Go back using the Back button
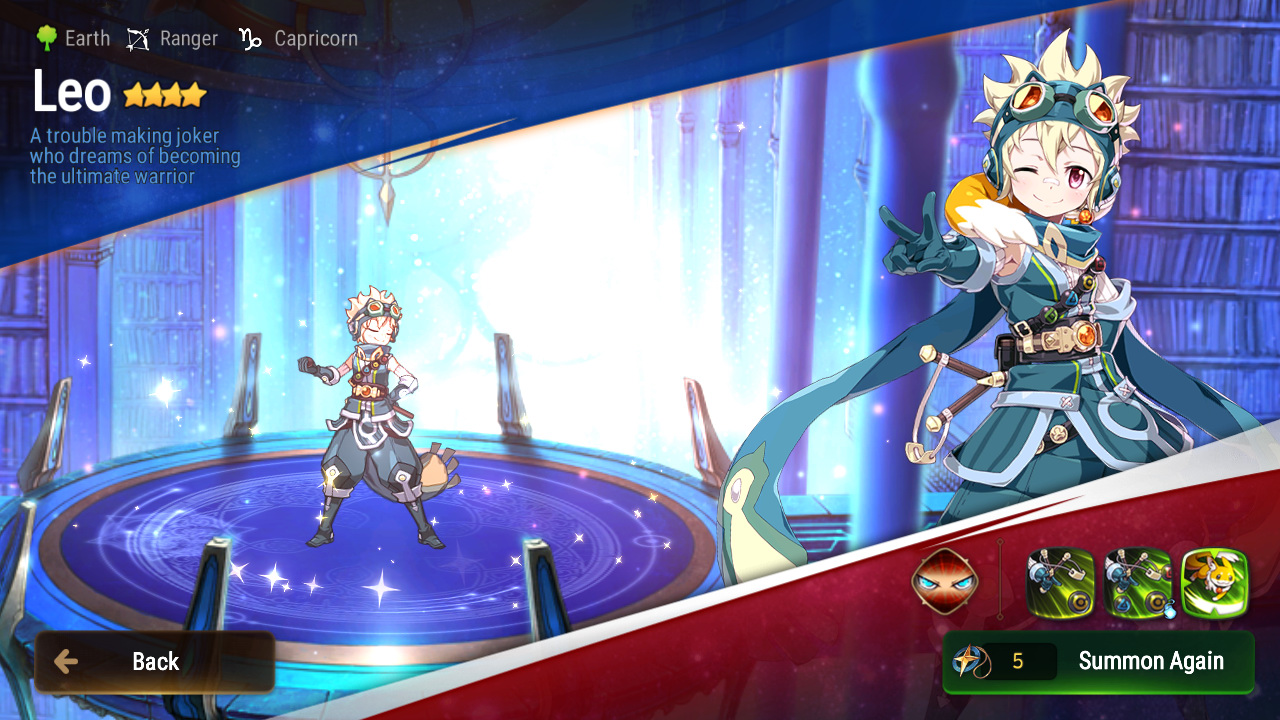This screenshot has width=1280, height=720. coord(154,662)
